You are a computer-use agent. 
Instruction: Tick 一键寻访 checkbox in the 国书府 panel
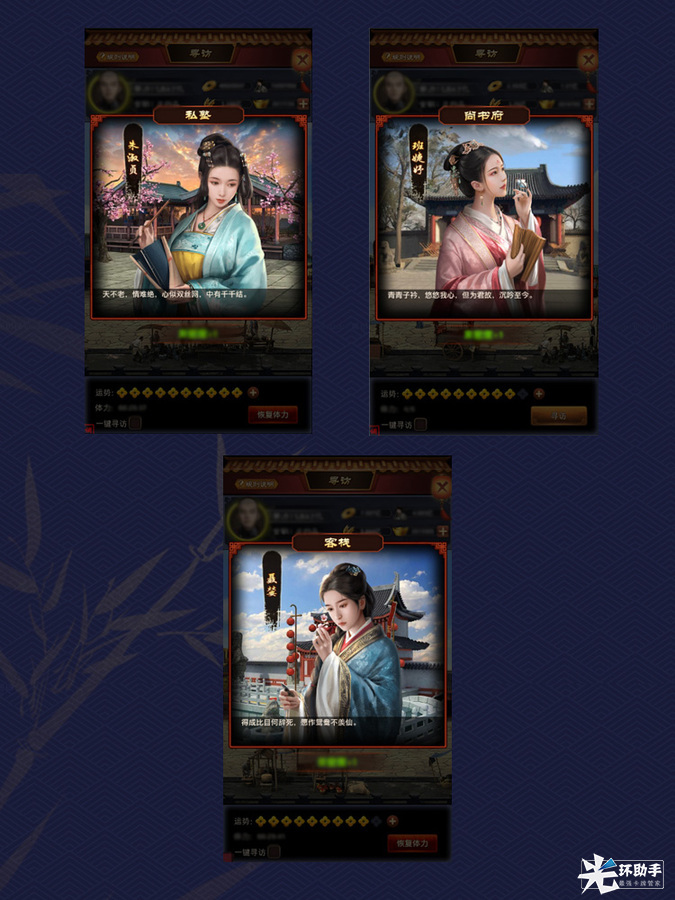pos(421,424)
